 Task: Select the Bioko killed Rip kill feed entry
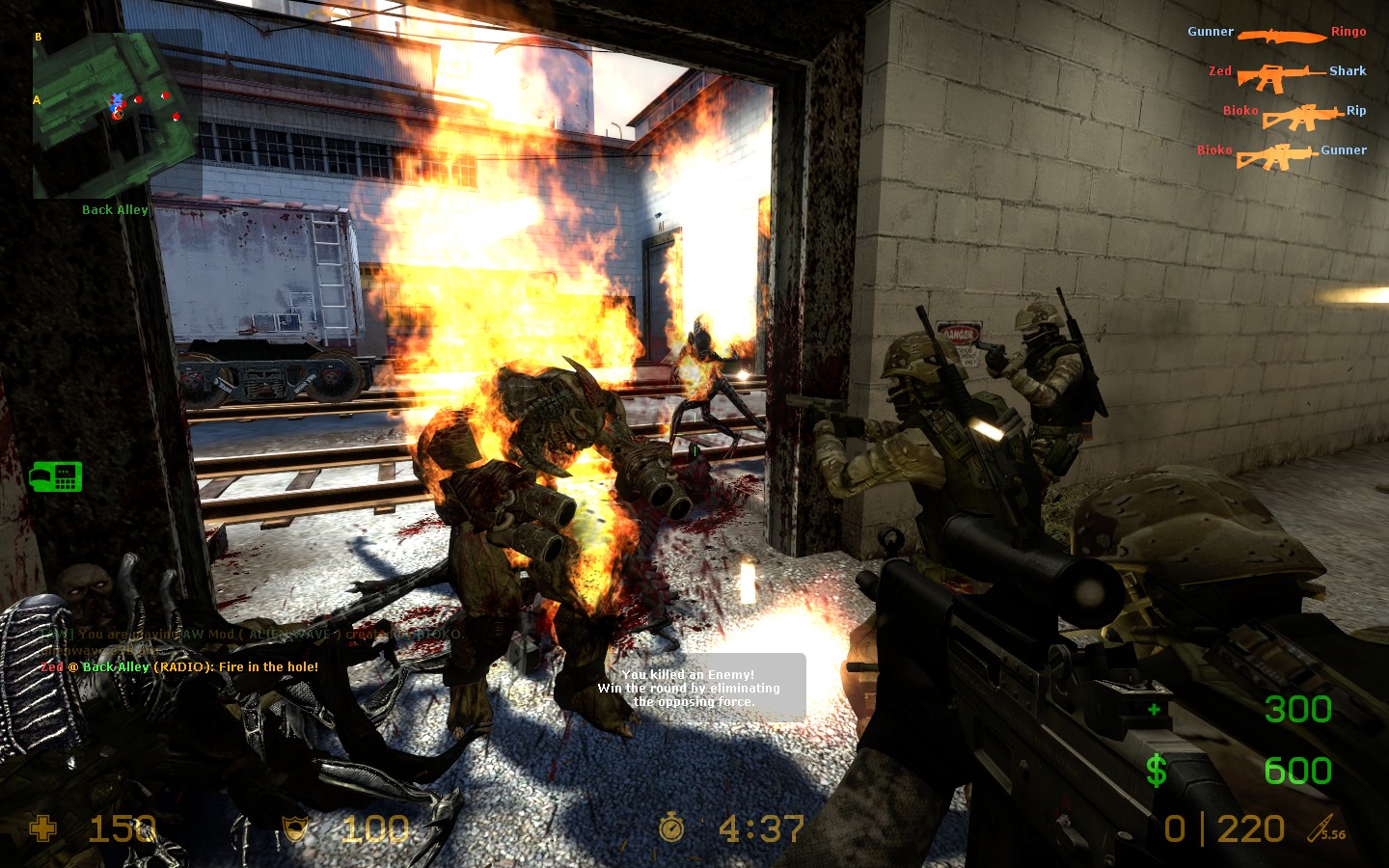[x=1294, y=114]
